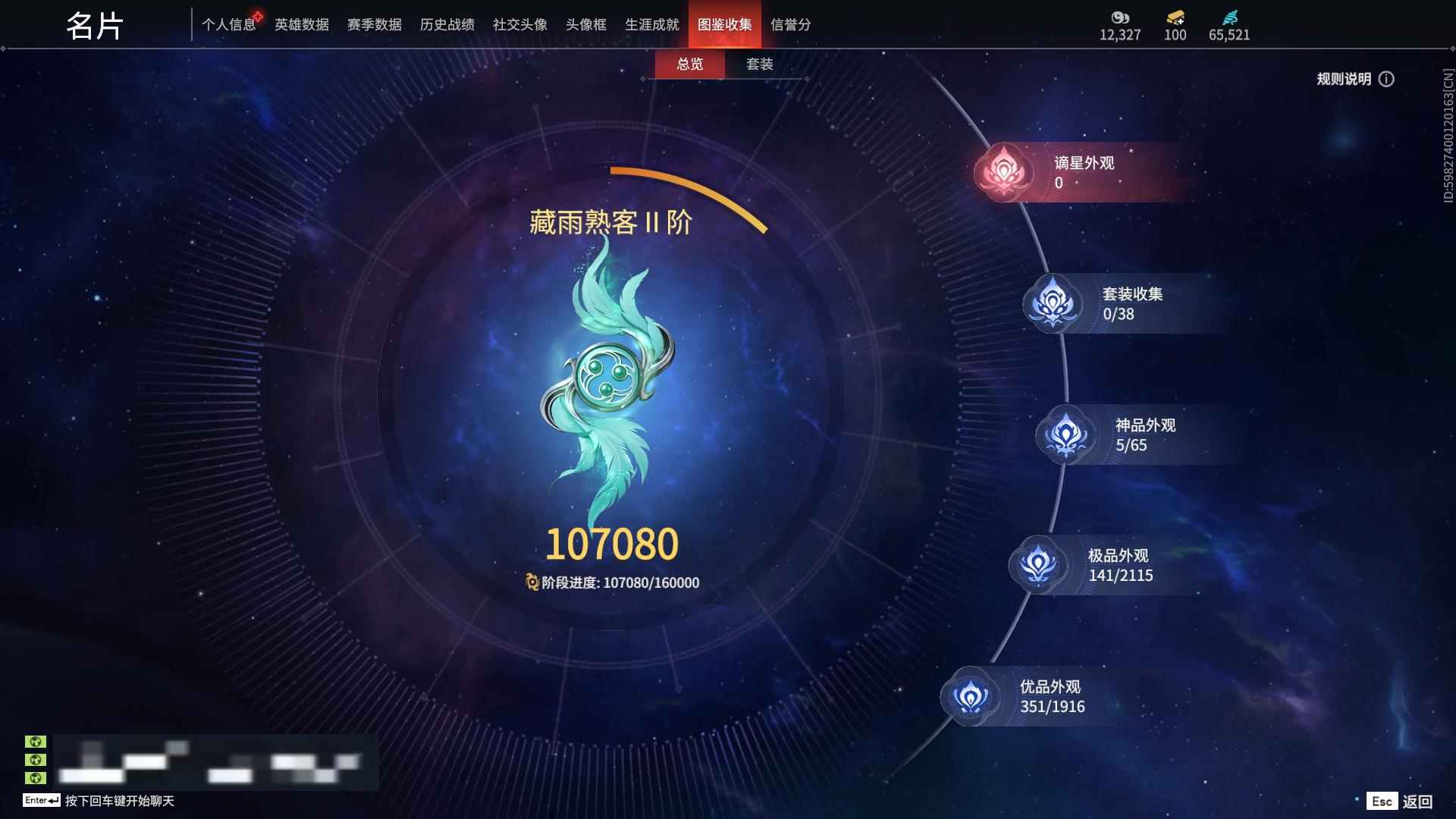This screenshot has height=819, width=1456.
Task: Select the 套装收集 collection icon
Action: pos(1054,303)
